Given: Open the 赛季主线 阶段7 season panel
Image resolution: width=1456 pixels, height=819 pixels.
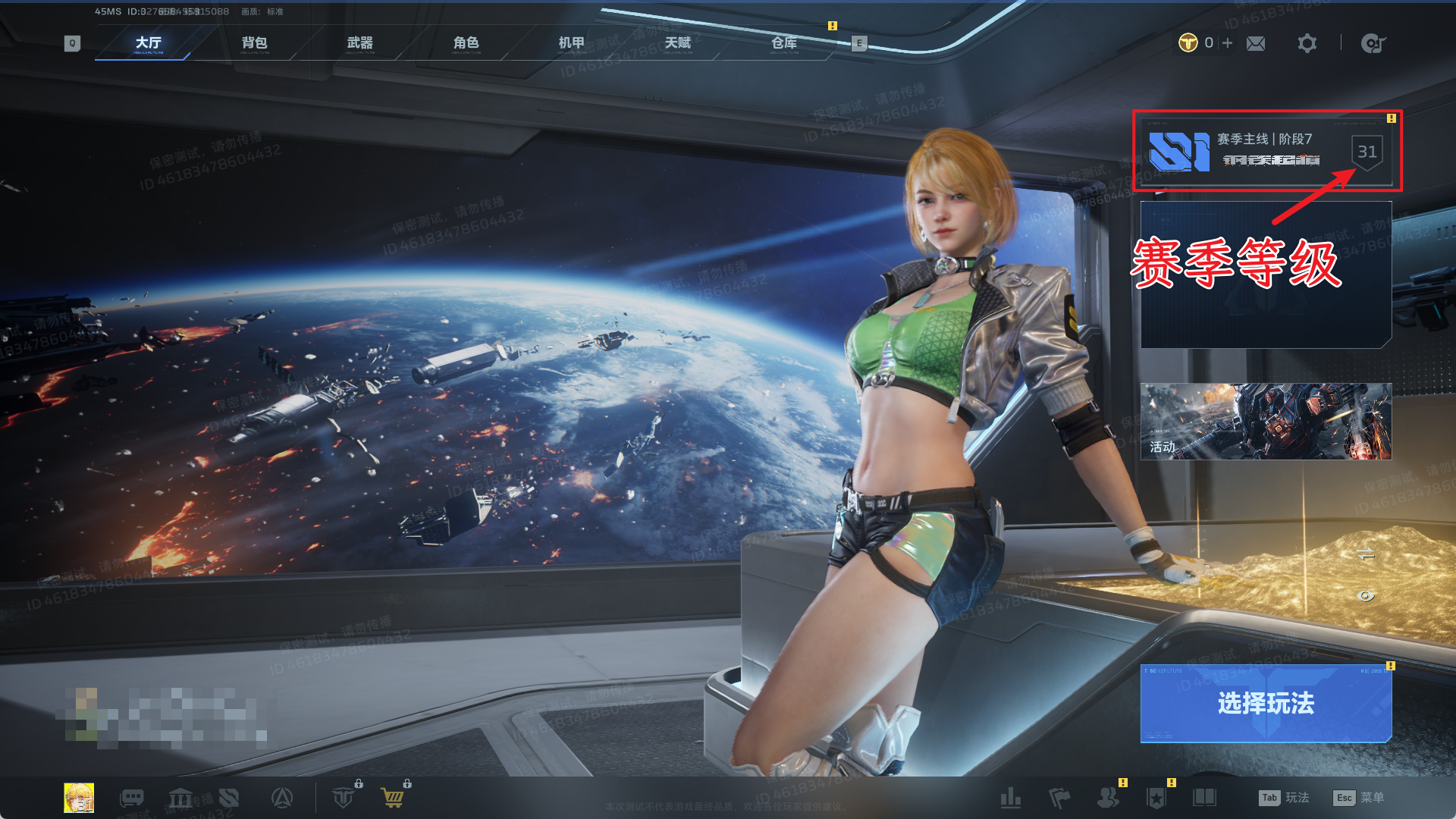Looking at the screenshot, I should 1266,151.
